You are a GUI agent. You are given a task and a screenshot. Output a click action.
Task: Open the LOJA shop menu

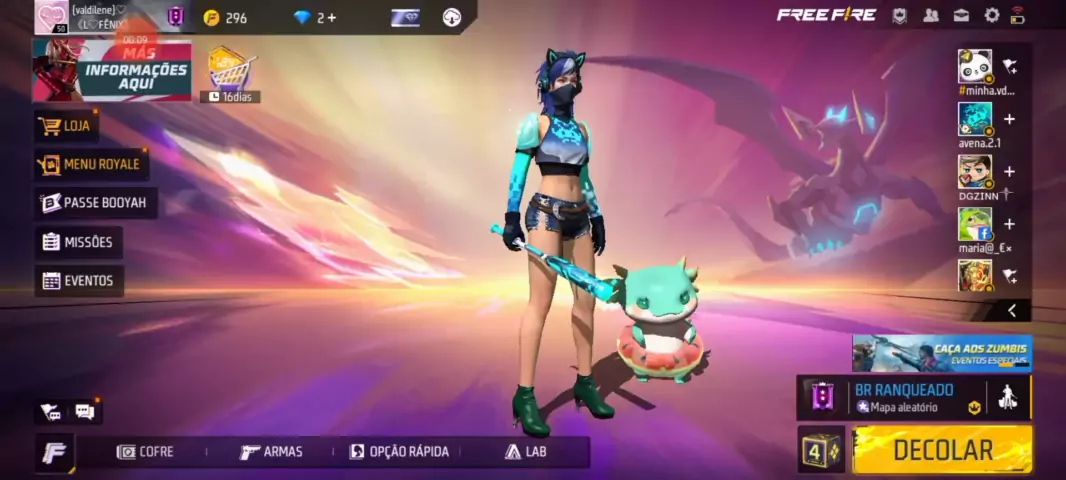pyautogui.click(x=66, y=126)
